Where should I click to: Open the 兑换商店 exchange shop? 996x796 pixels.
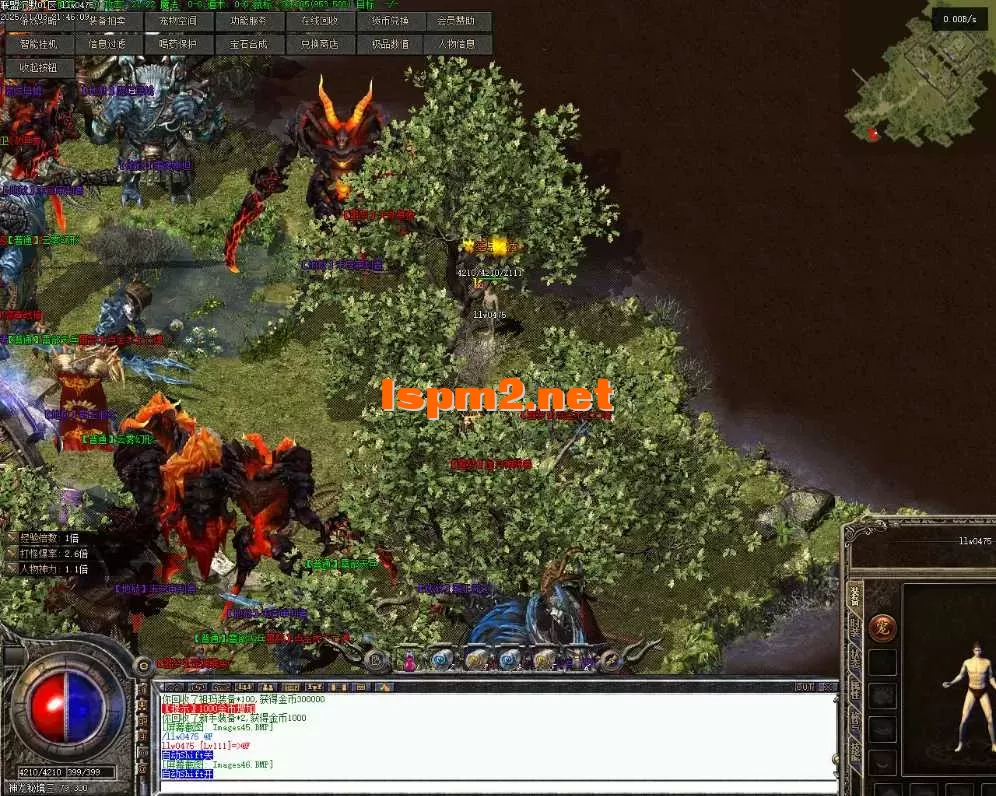[319, 44]
